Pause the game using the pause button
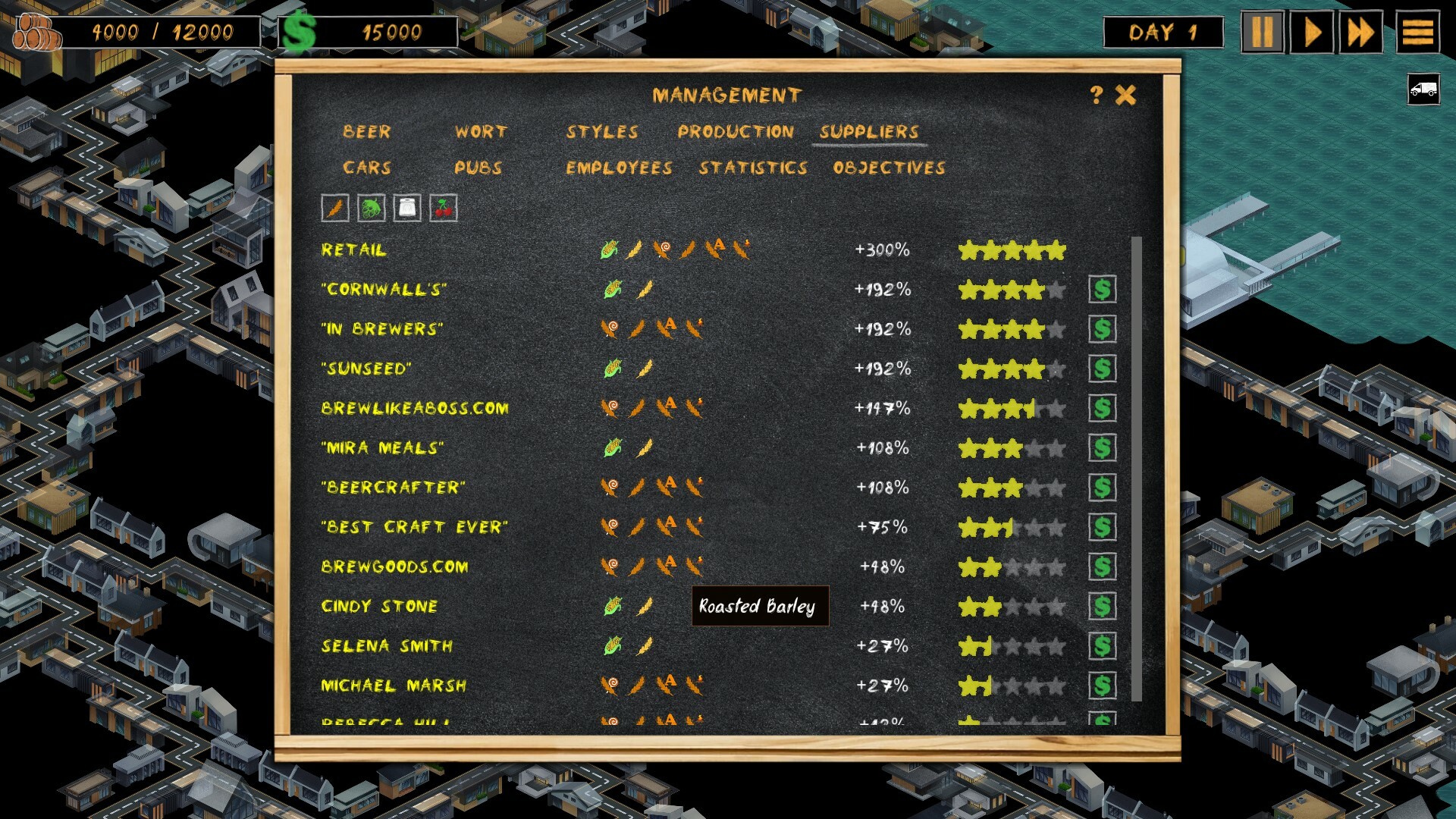Screen dimensions: 1456x819 pos(1263,32)
